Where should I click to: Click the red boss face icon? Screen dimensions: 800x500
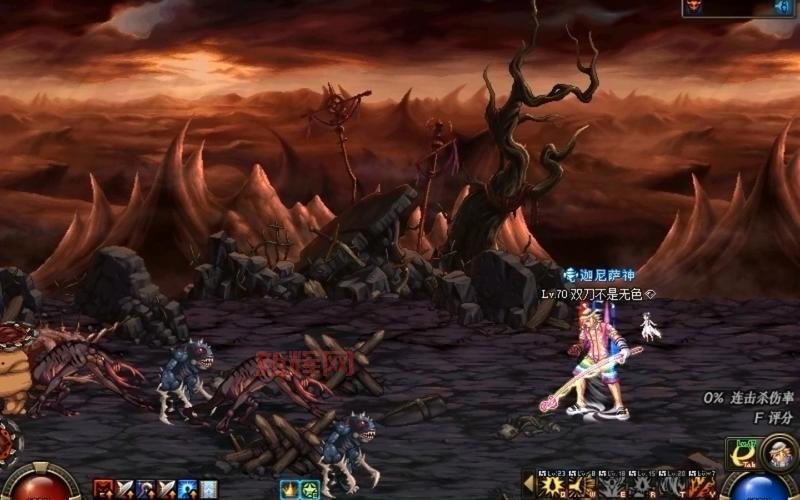coord(695,7)
